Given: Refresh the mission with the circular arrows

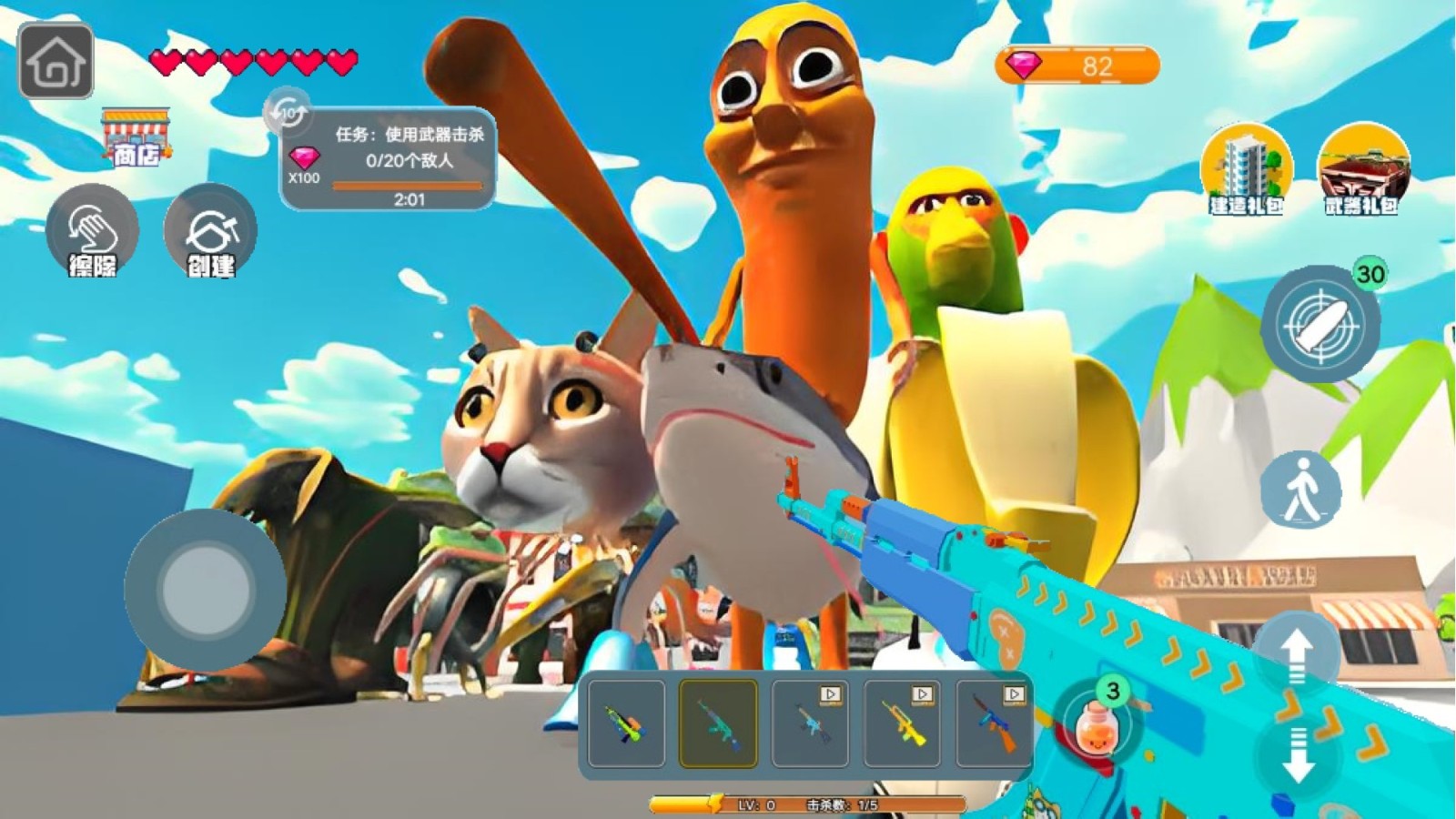Looking at the screenshot, I should click(288, 113).
